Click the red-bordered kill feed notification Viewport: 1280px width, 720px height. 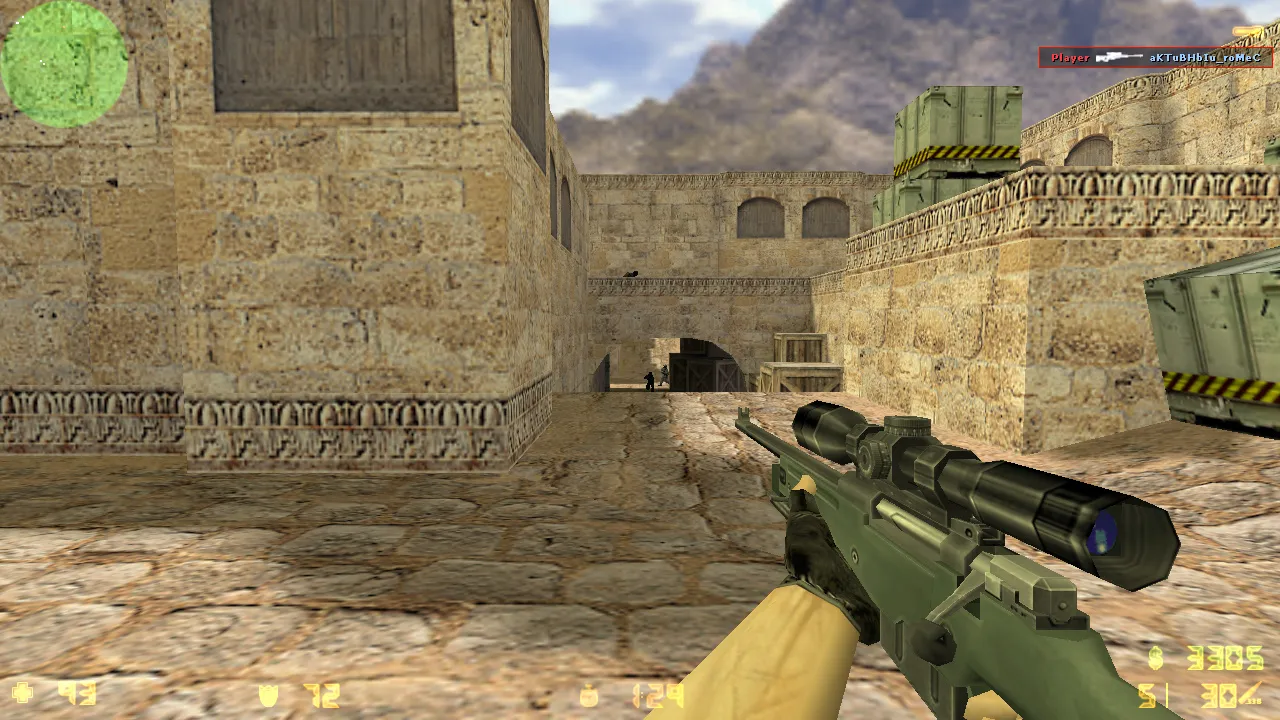click(1157, 57)
